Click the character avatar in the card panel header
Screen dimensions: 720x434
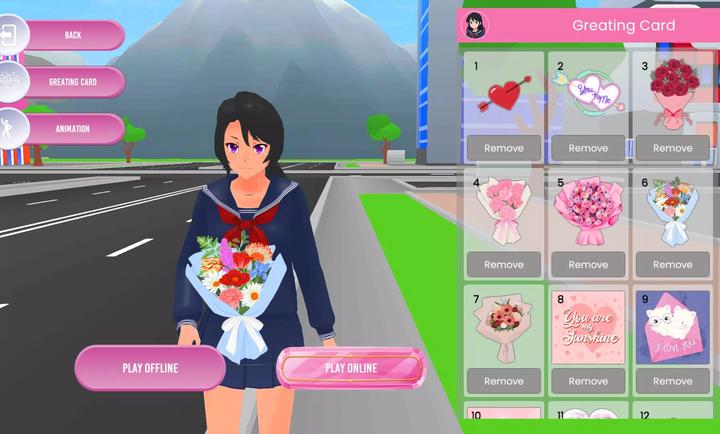point(476,26)
